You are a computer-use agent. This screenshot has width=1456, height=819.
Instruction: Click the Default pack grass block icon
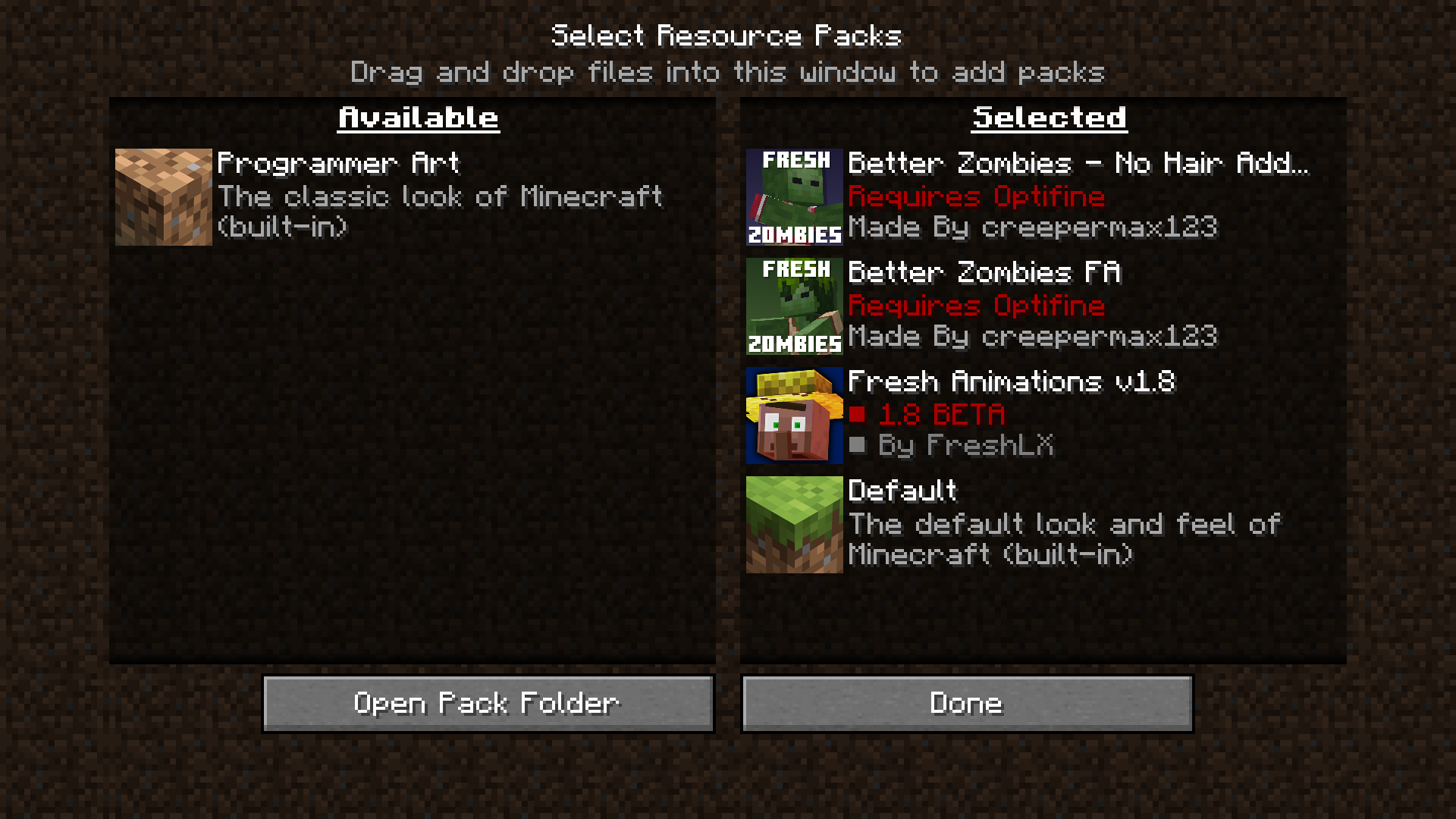pos(793,524)
